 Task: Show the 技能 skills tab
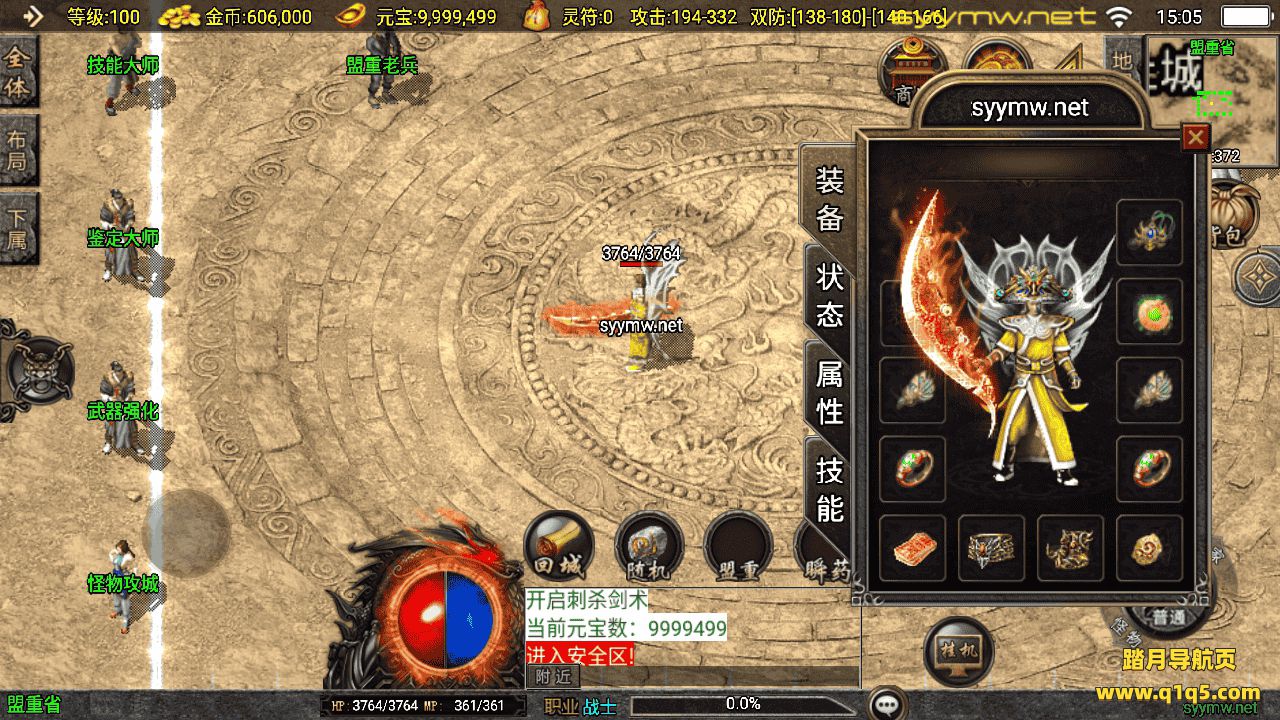[830, 489]
